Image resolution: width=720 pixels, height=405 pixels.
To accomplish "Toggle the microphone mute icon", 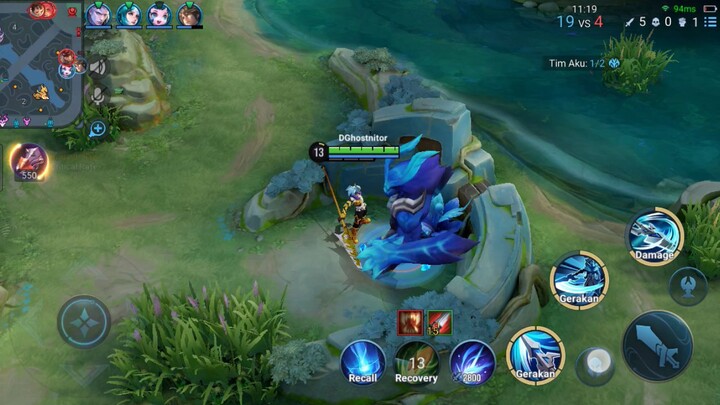I will click(97, 96).
